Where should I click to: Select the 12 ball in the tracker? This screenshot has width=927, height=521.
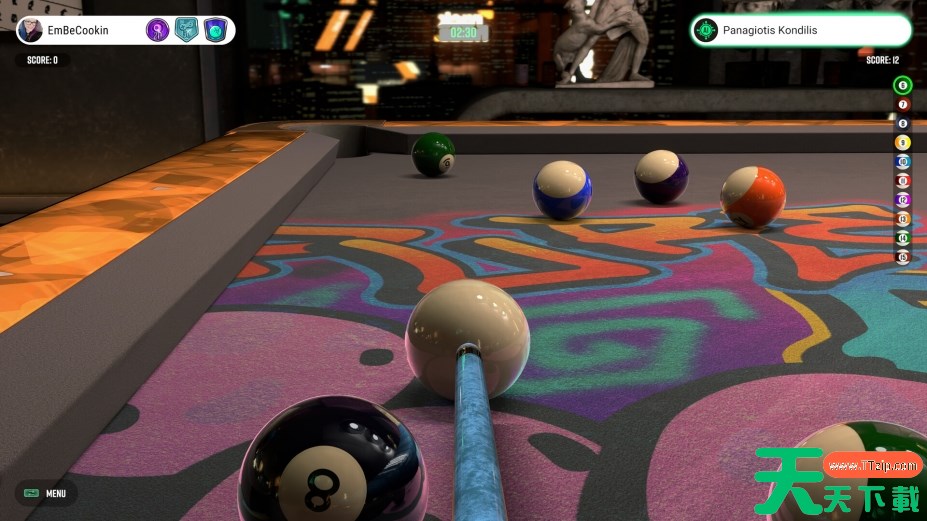tap(902, 199)
